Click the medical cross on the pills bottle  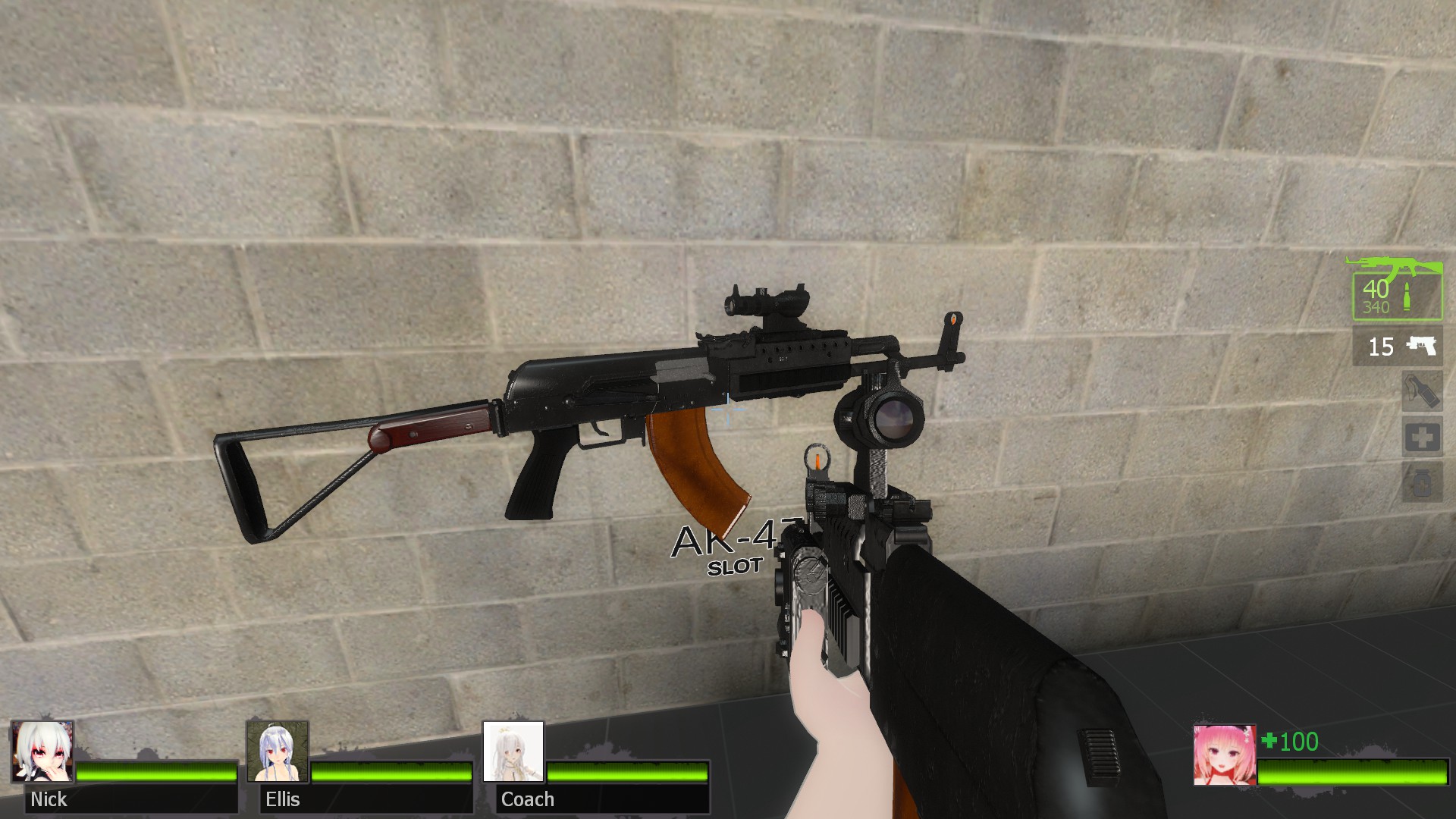pos(1423,485)
